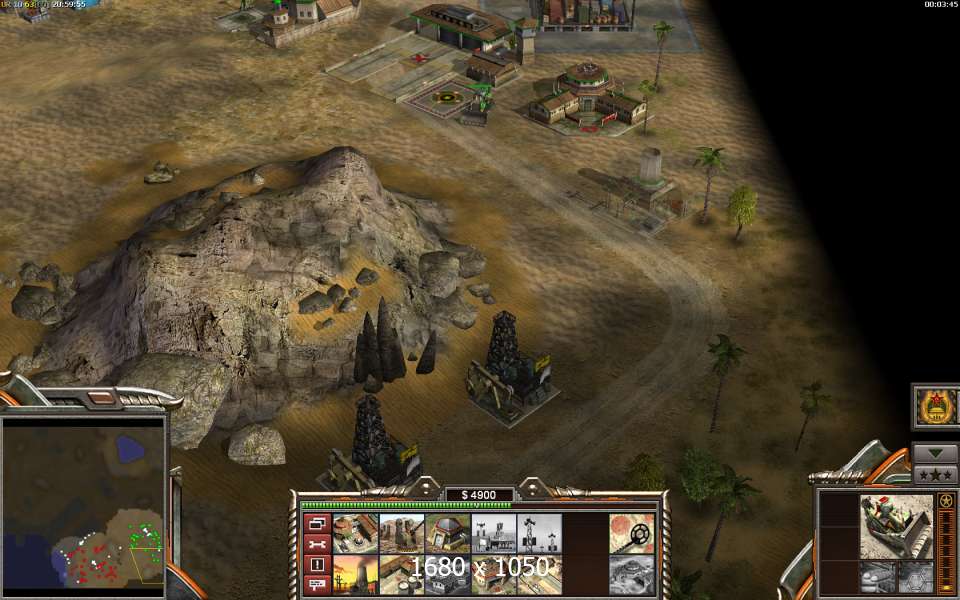Choose the Supply Center build icon
Screen dimensions: 960x600
click(402, 575)
